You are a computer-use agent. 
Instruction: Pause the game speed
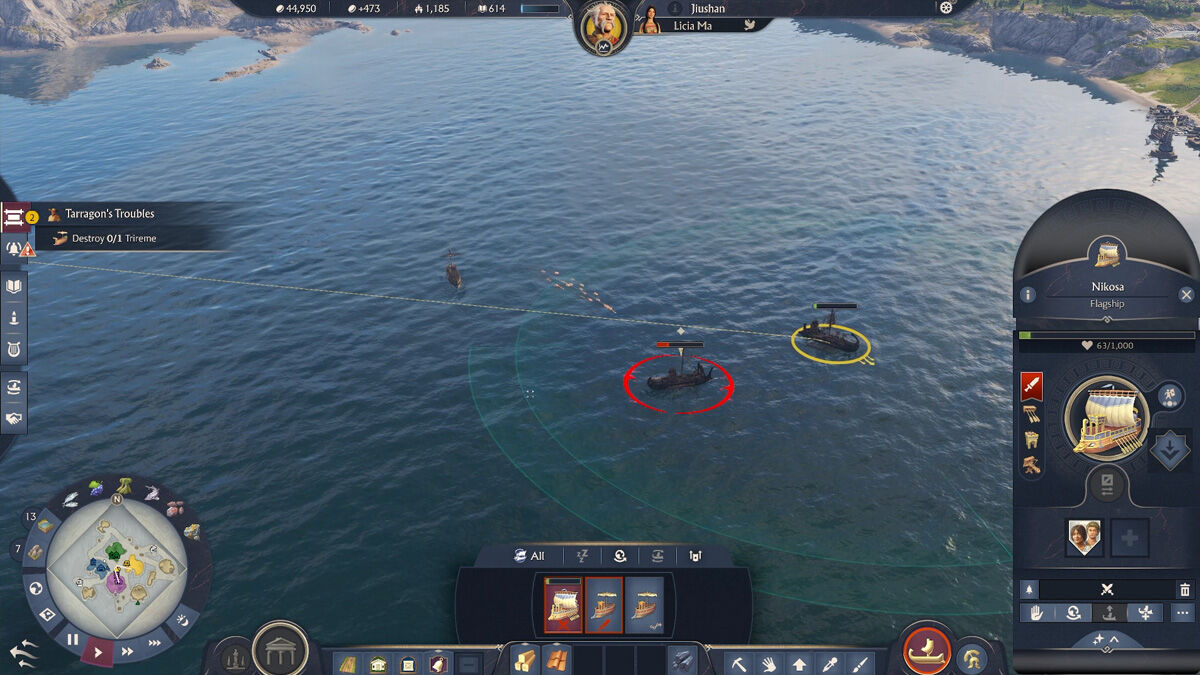[72, 640]
